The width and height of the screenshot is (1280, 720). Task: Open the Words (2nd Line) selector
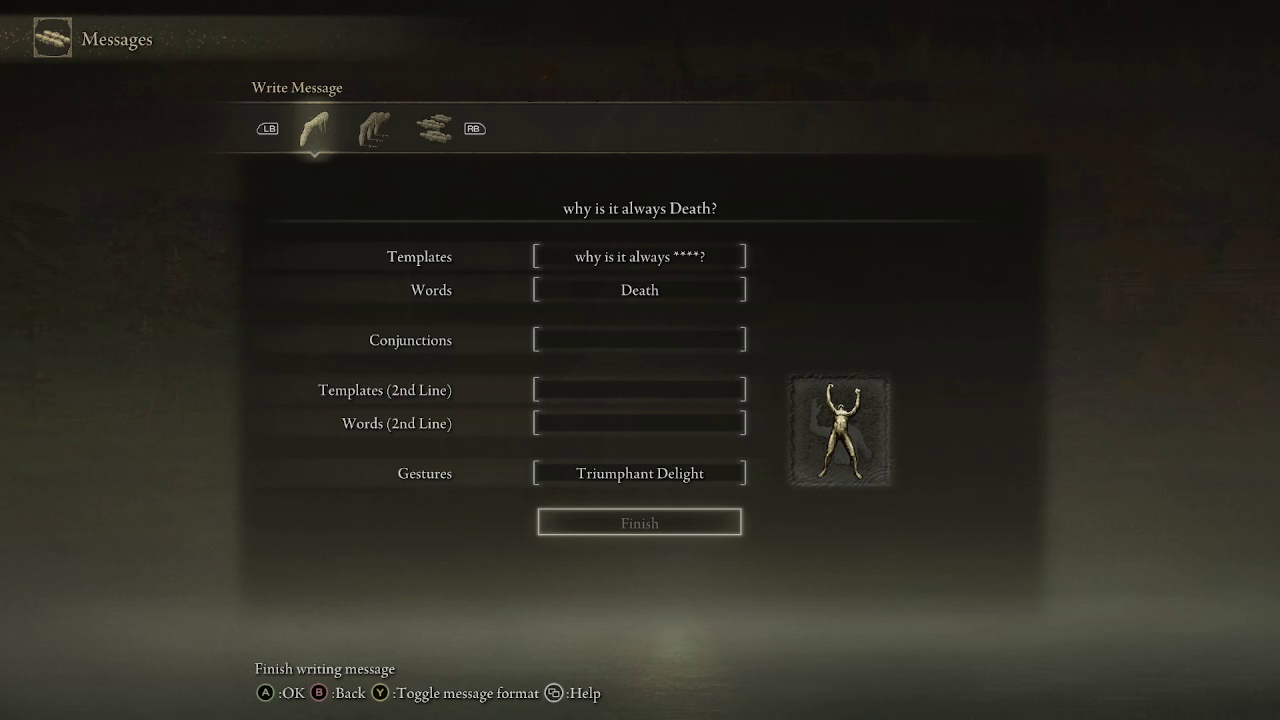pos(639,422)
